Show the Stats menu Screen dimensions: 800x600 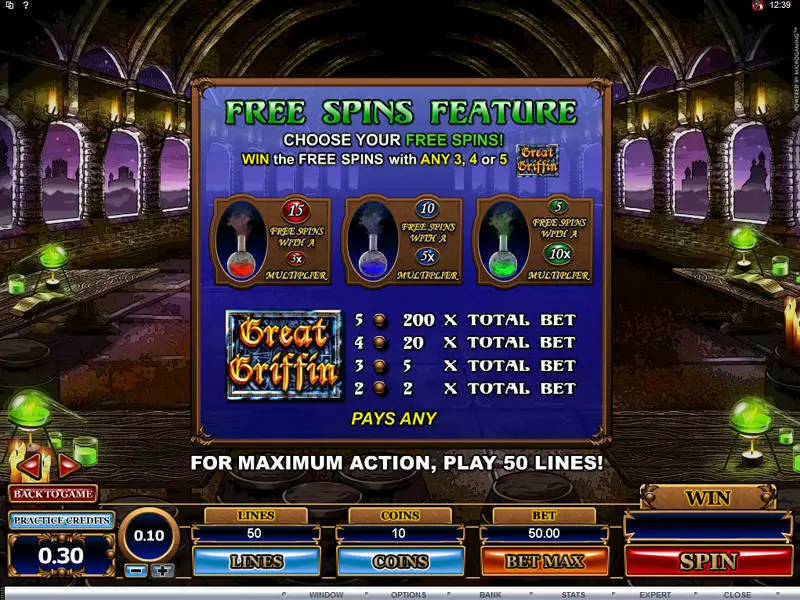[x=574, y=594]
